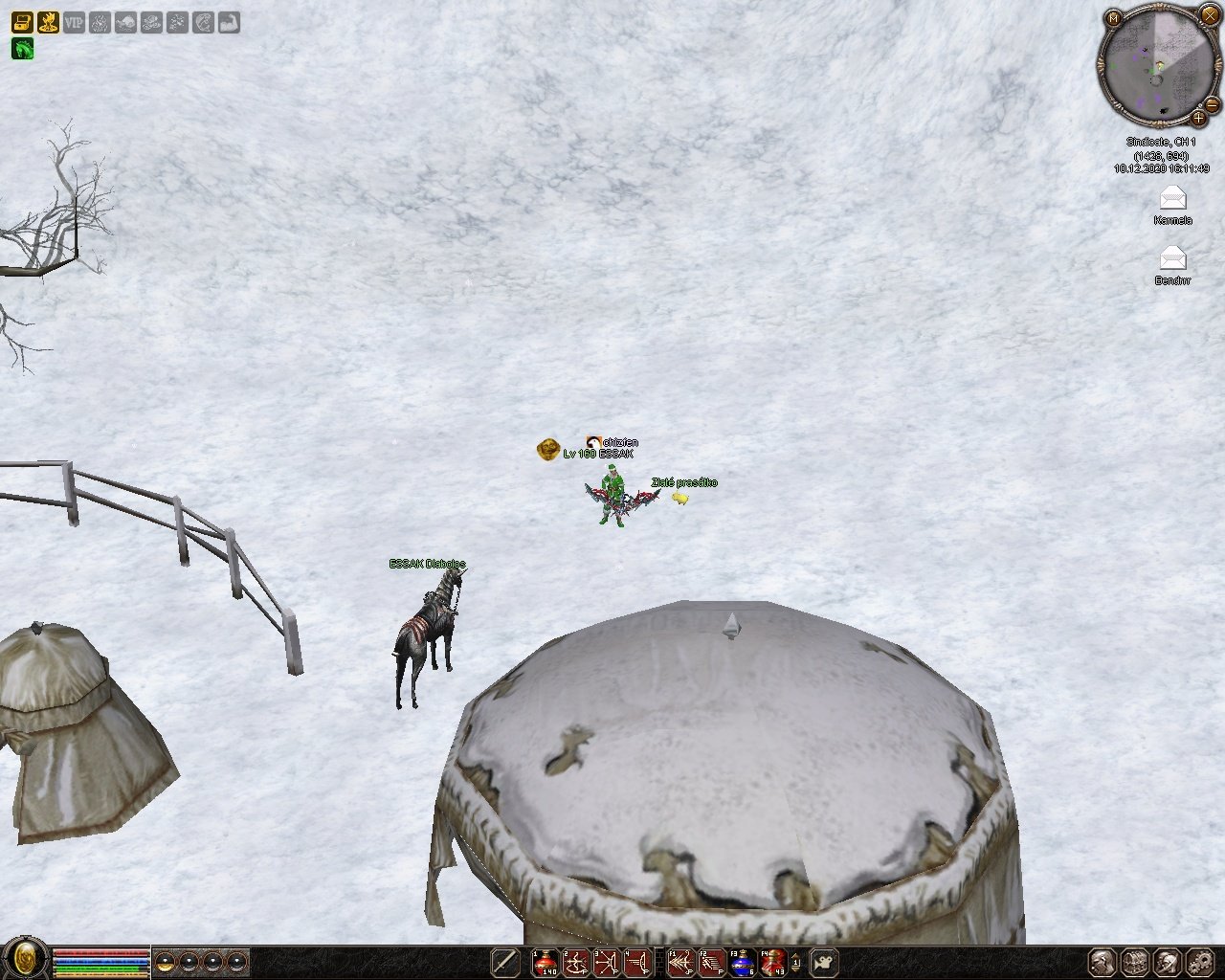Select the greyed-out VIP icon
Viewport: 1225px width, 980px height.
[x=74, y=21]
